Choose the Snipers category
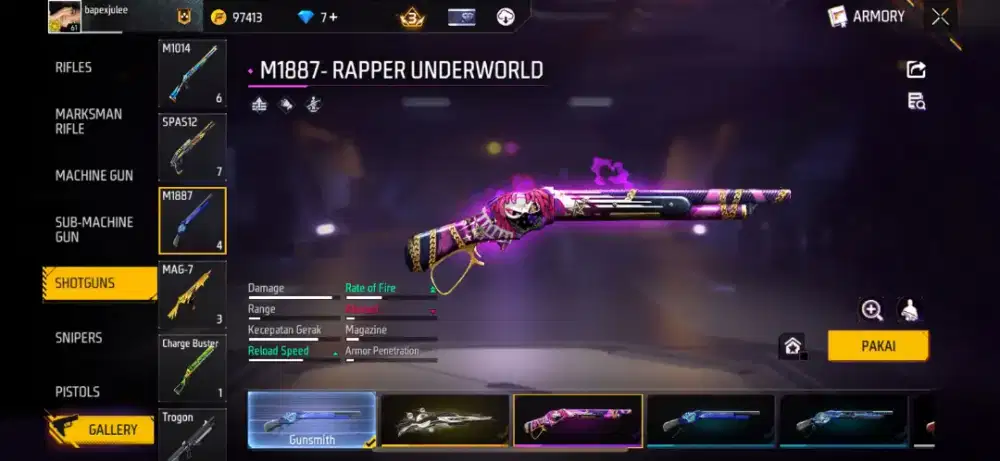1000x461 pixels. 79,338
